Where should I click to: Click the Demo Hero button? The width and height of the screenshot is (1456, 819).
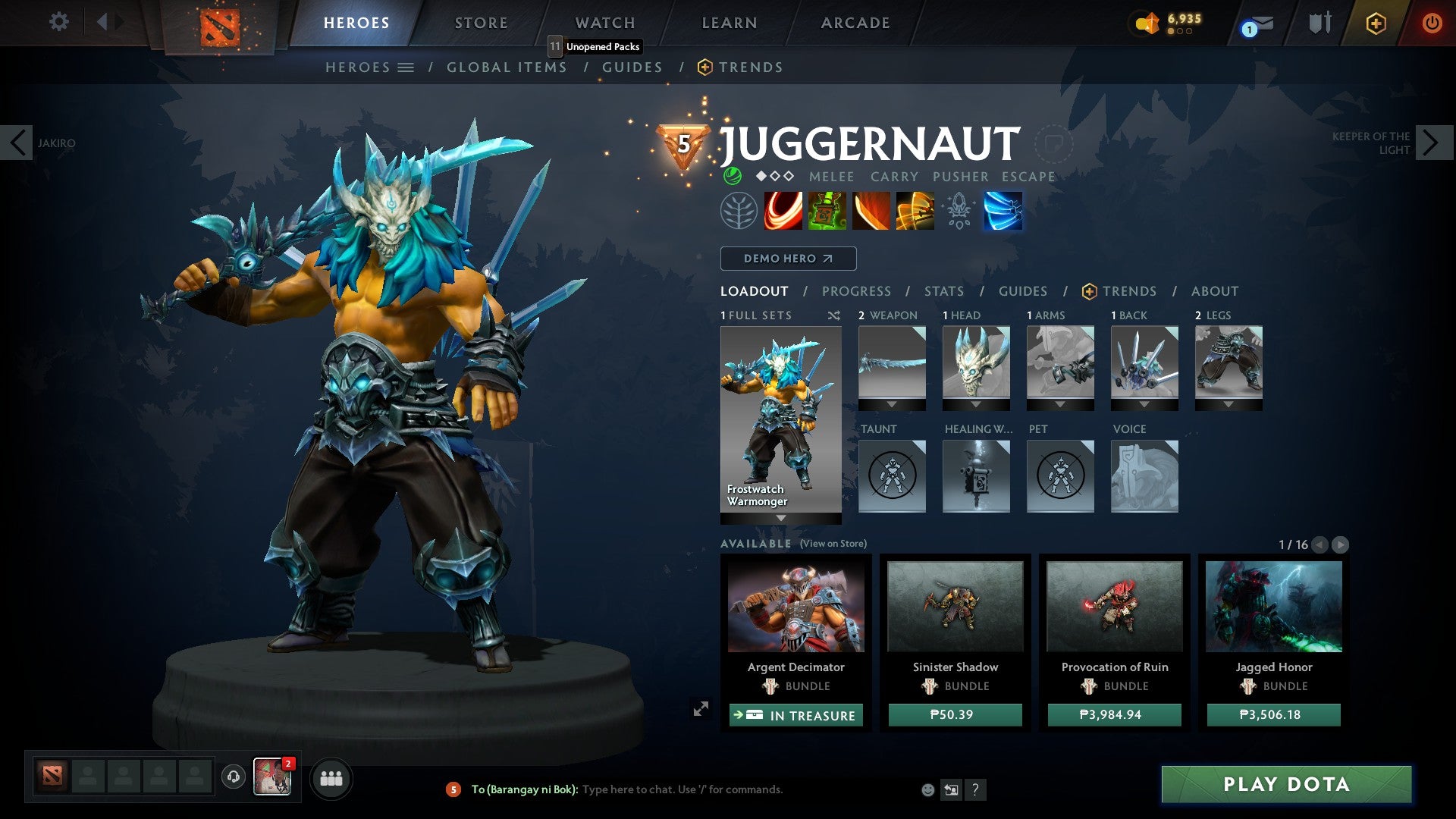[787, 258]
